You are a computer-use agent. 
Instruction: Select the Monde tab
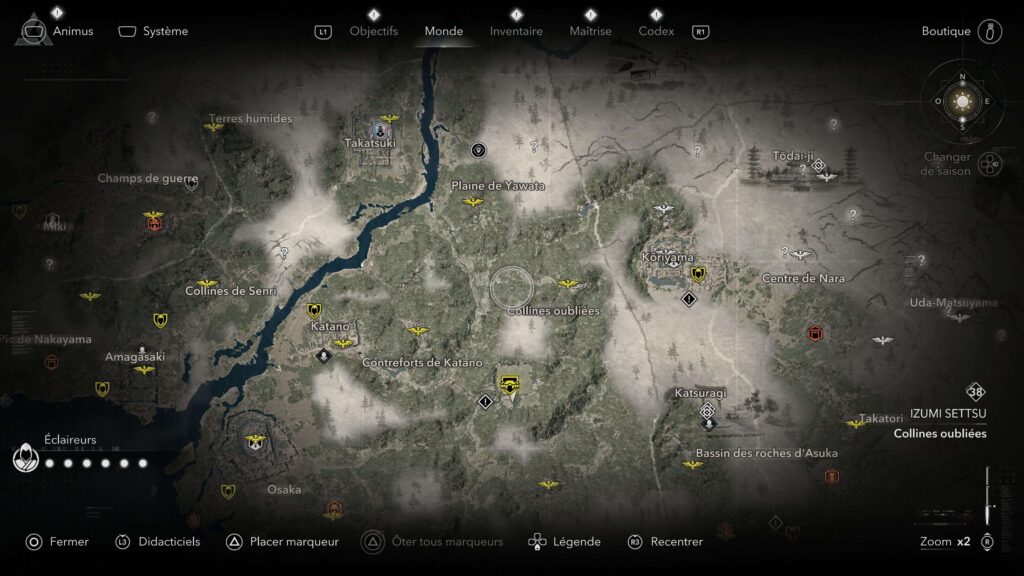[443, 31]
